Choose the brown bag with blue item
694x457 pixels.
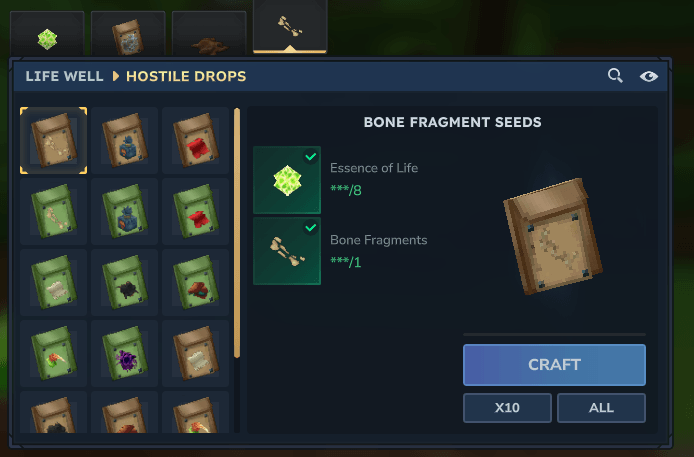(124, 141)
